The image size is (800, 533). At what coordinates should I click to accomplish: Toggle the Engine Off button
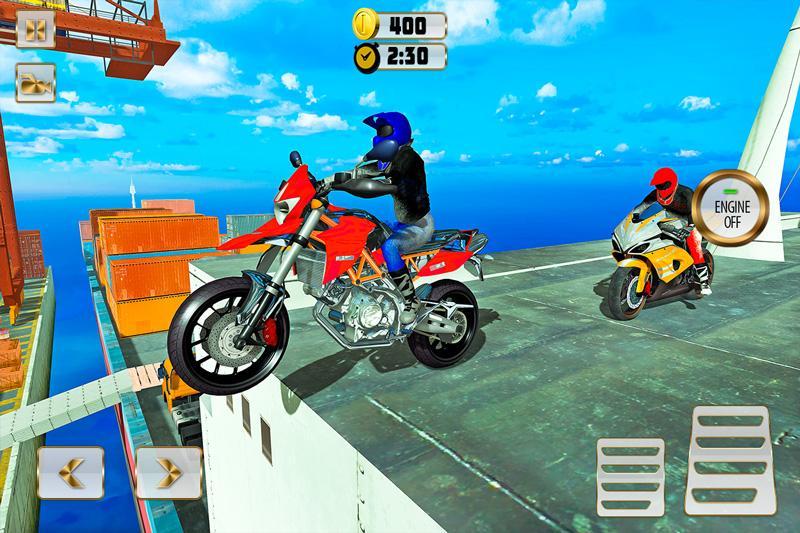pos(732,210)
